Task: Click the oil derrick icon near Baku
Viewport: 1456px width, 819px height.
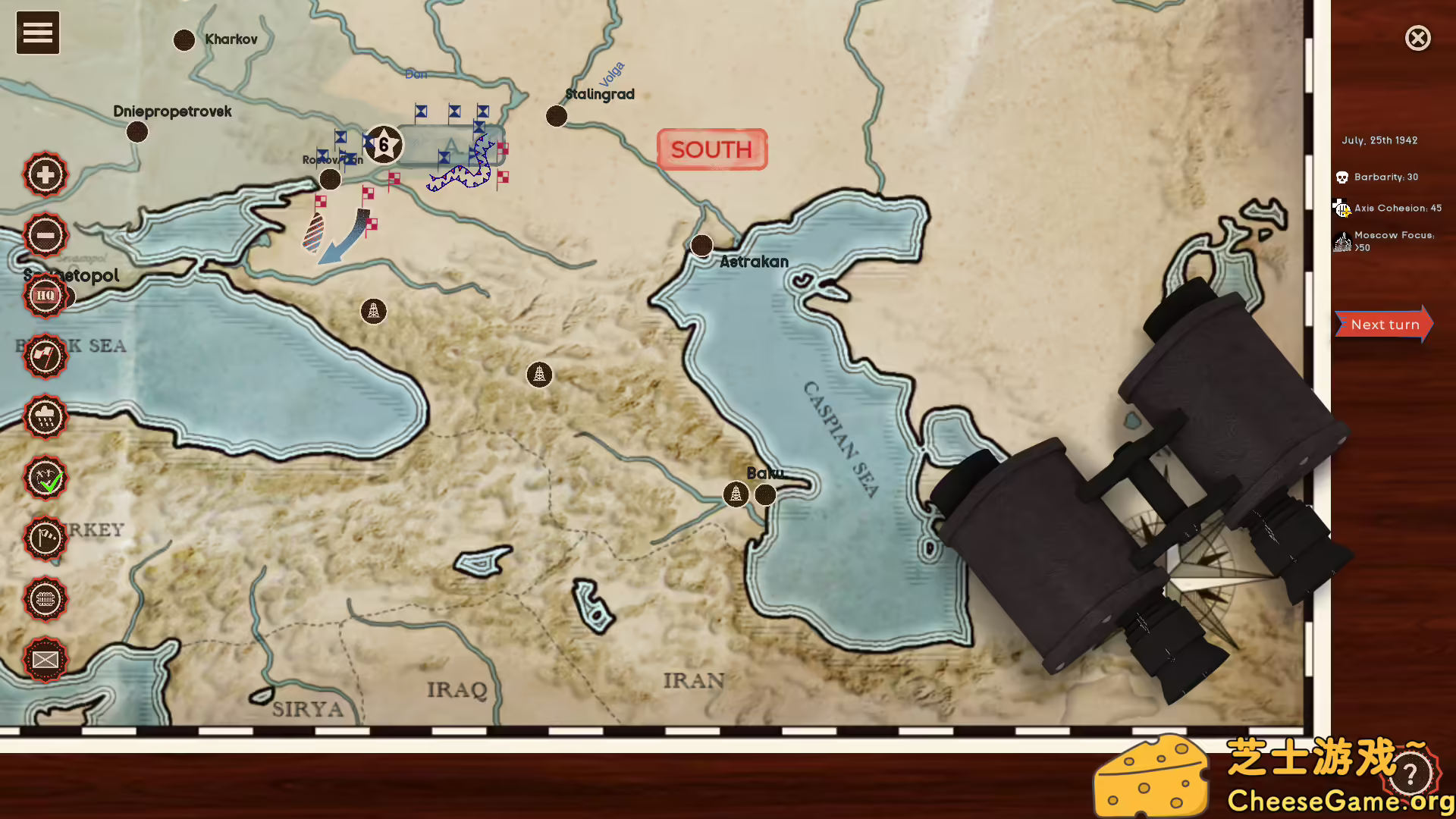Action: 735,494
